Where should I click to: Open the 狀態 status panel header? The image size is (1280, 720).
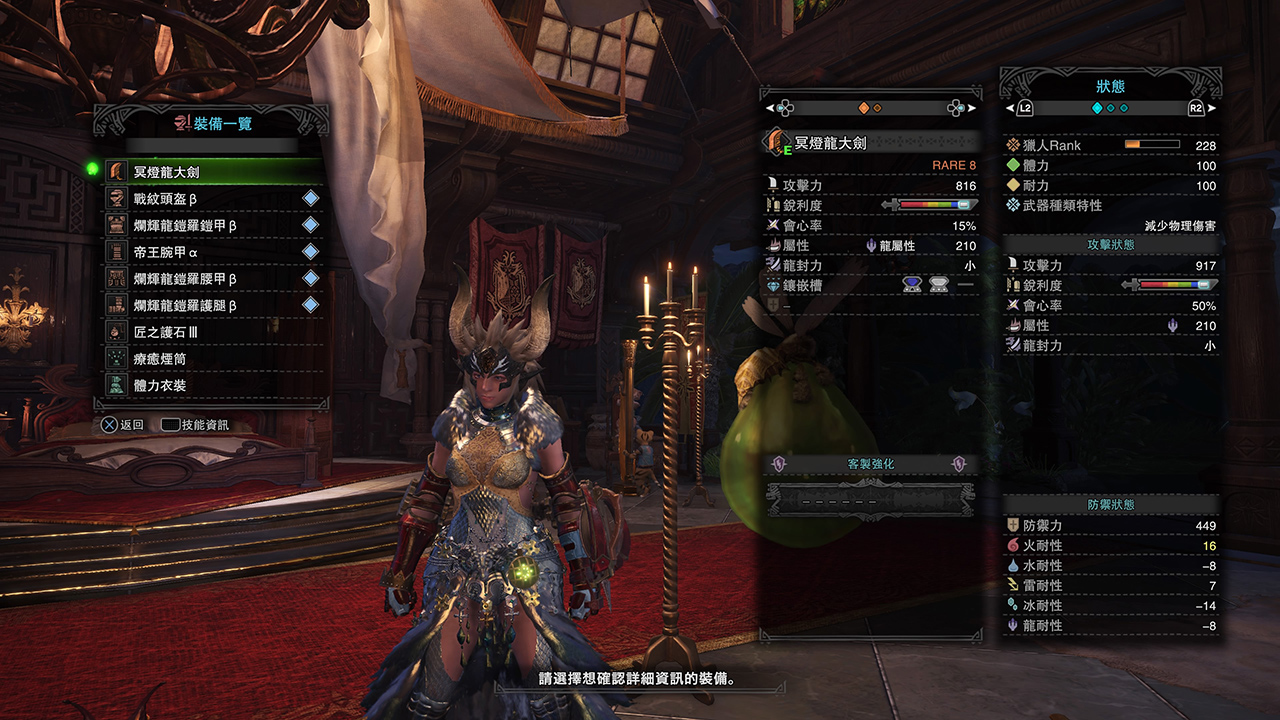coord(1110,87)
